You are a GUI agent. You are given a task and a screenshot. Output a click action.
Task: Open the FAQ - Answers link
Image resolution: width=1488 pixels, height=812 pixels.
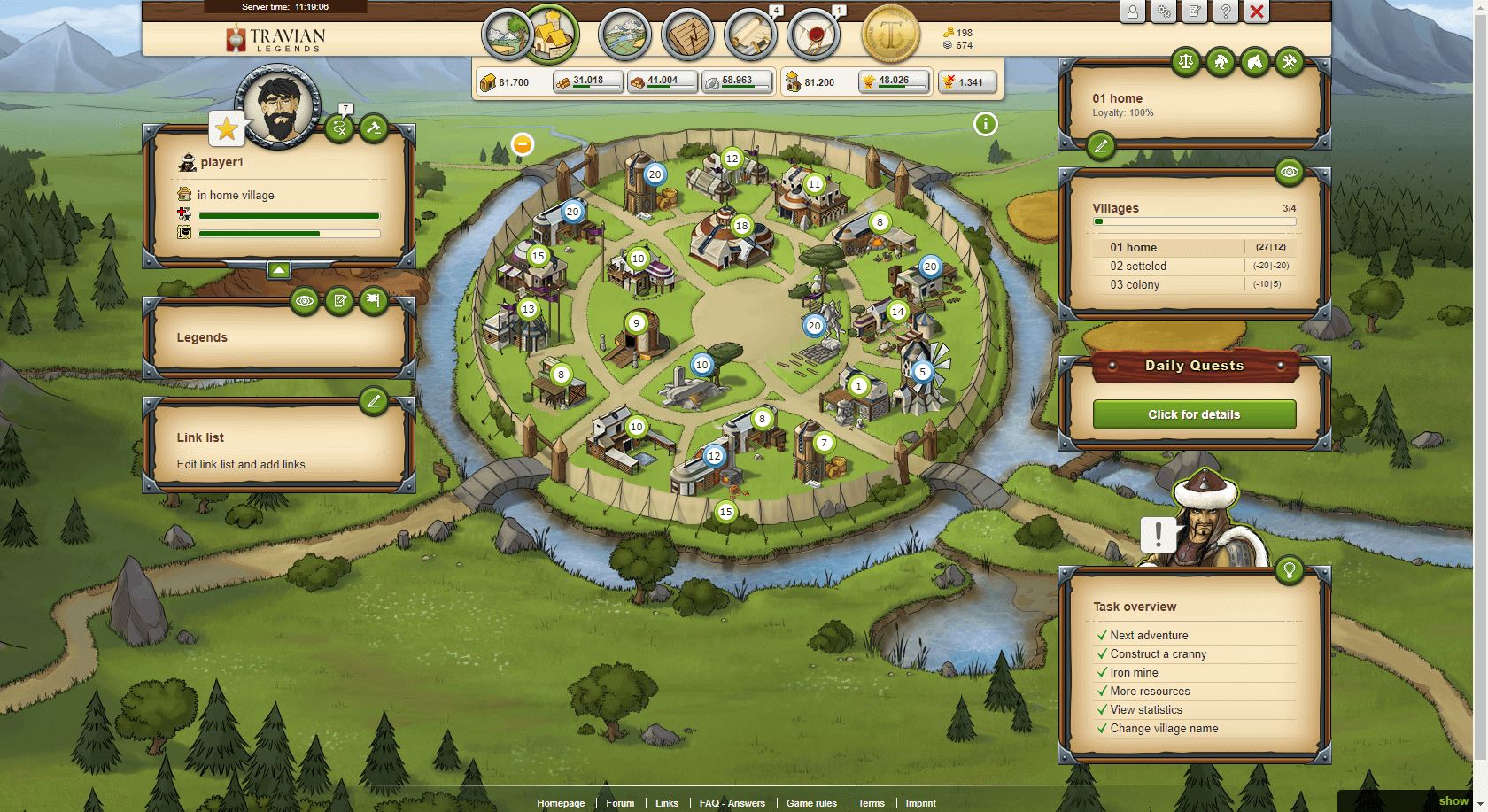coord(732,803)
